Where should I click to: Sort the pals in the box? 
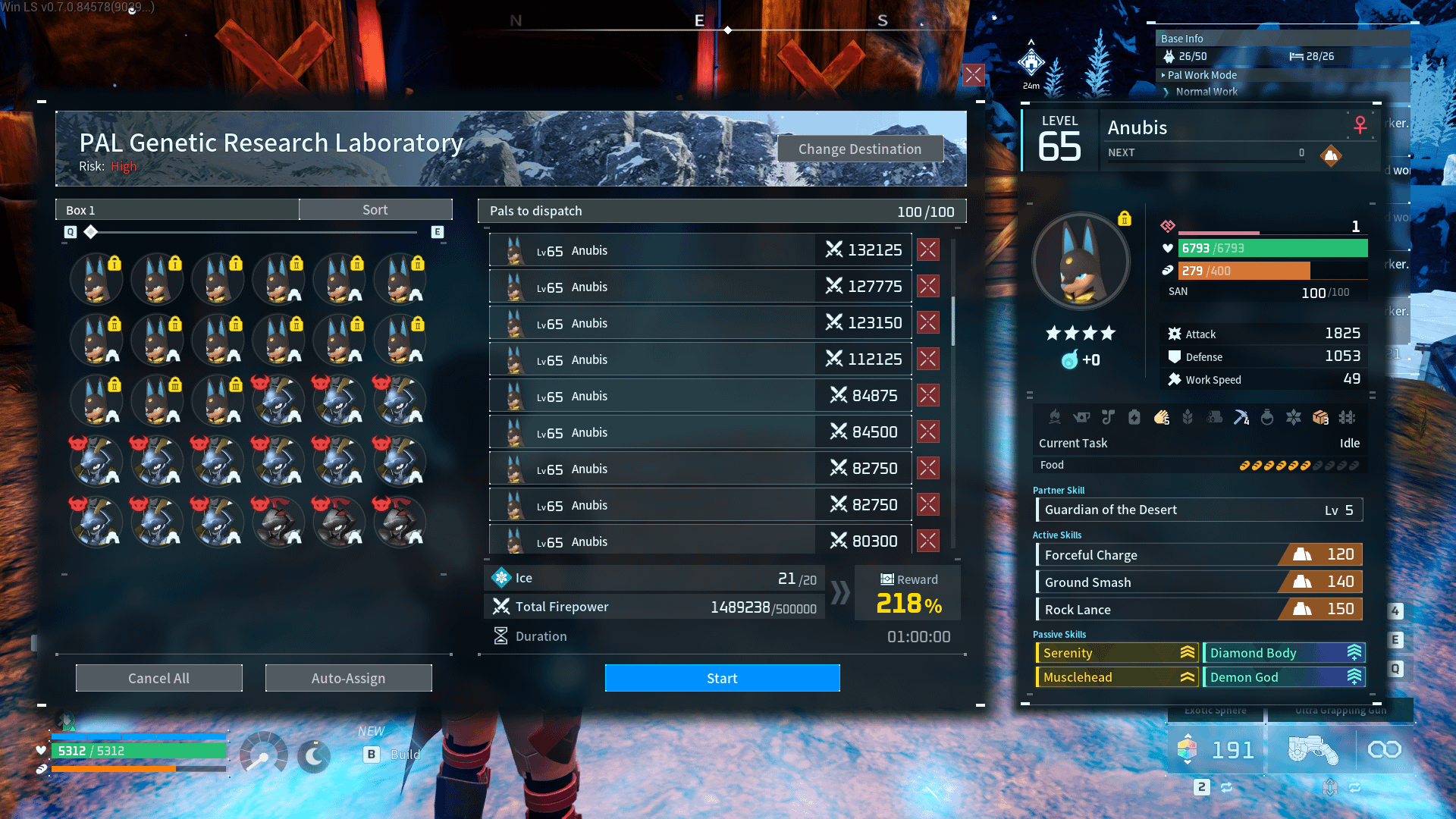tap(375, 210)
